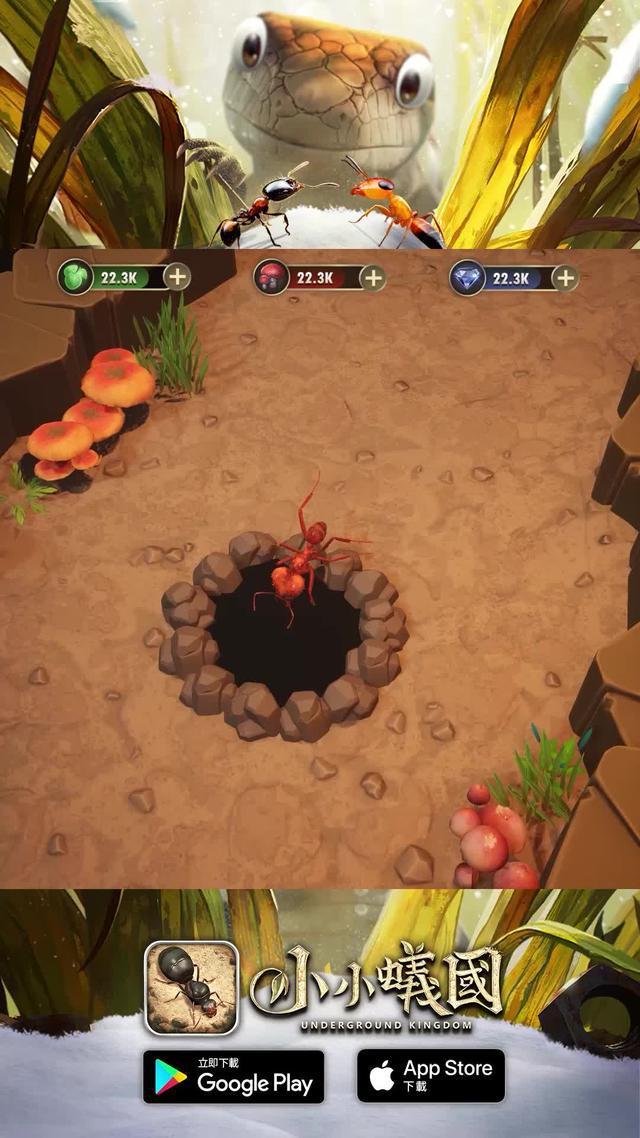
Task: Add more green leaf resource with plus button
Action: coord(177,277)
